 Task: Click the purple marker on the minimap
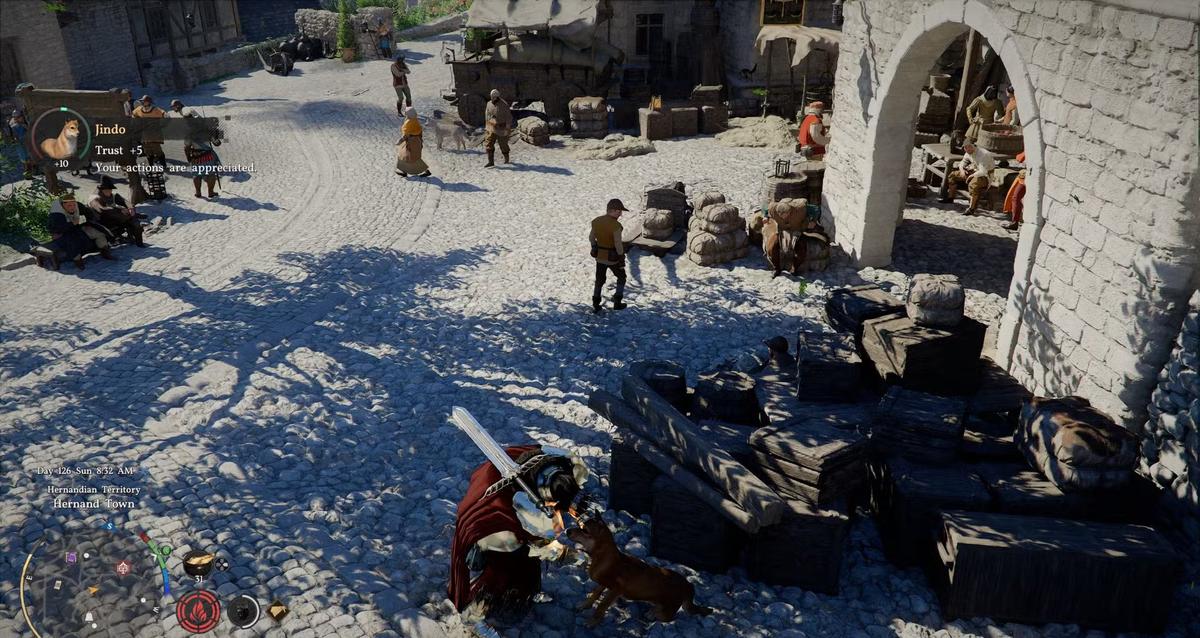(x=70, y=557)
